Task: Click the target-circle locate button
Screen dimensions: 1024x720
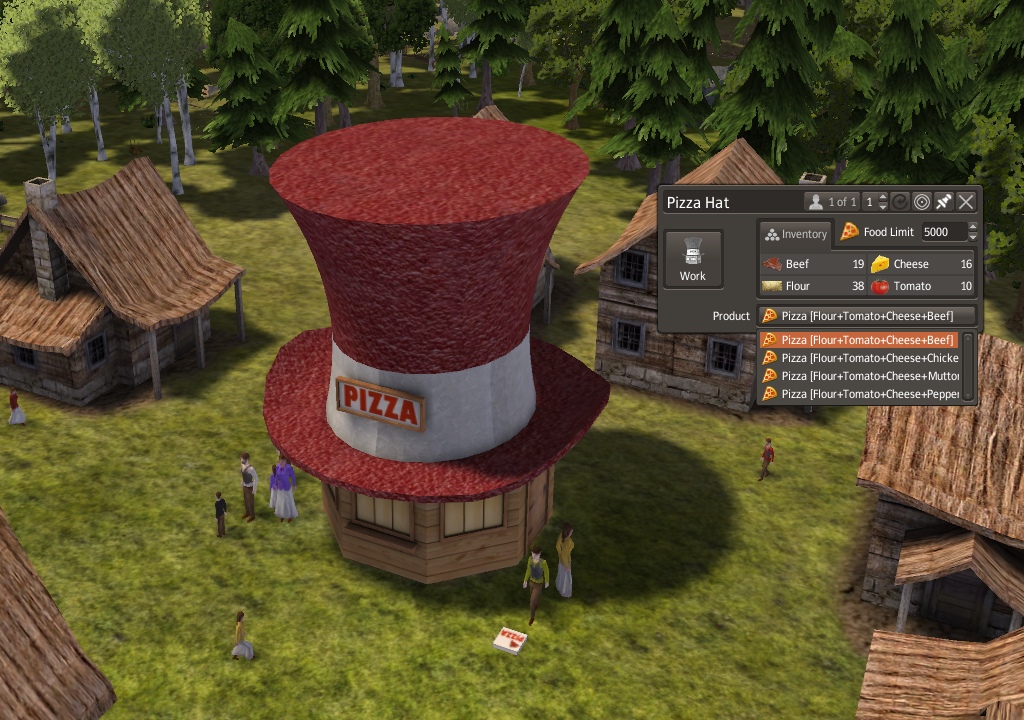Action: 922,202
